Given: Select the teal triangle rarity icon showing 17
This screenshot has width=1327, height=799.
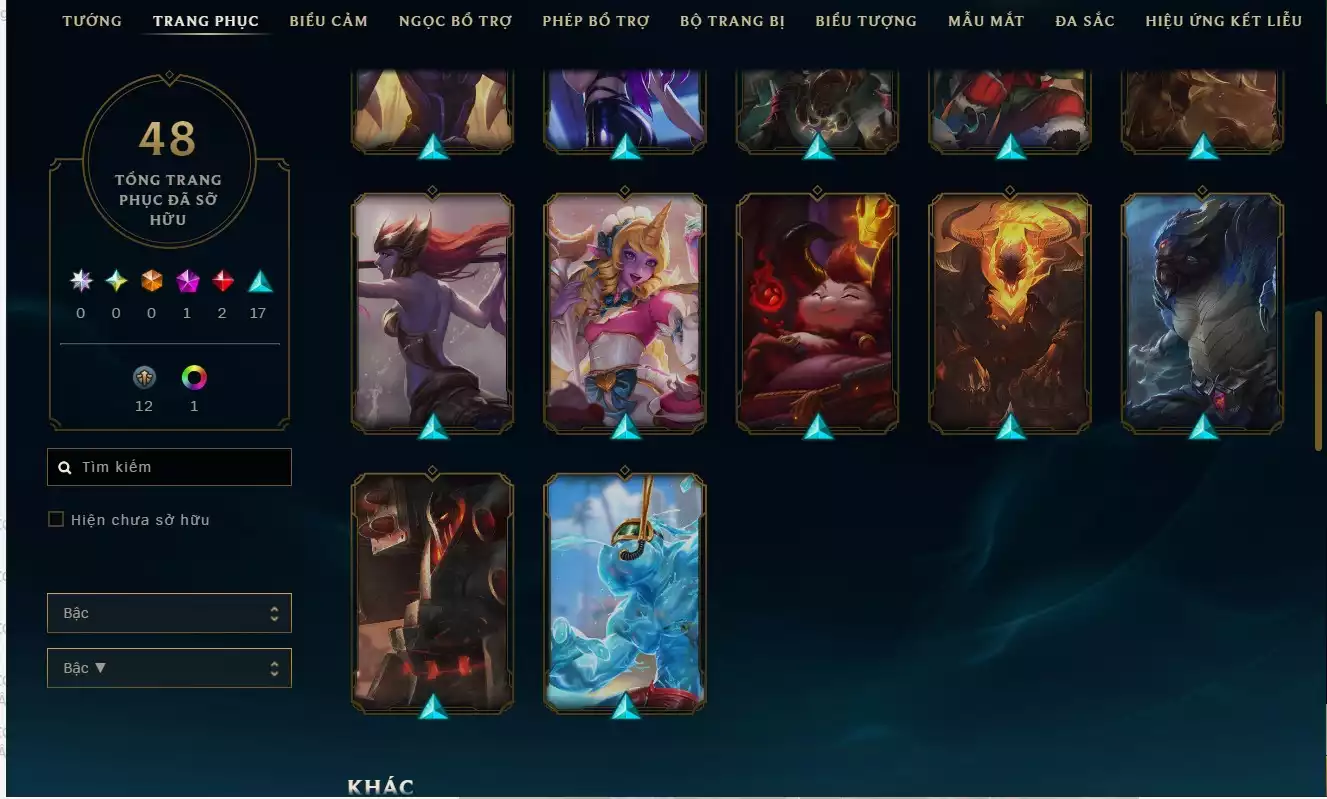Looking at the screenshot, I should (258, 281).
